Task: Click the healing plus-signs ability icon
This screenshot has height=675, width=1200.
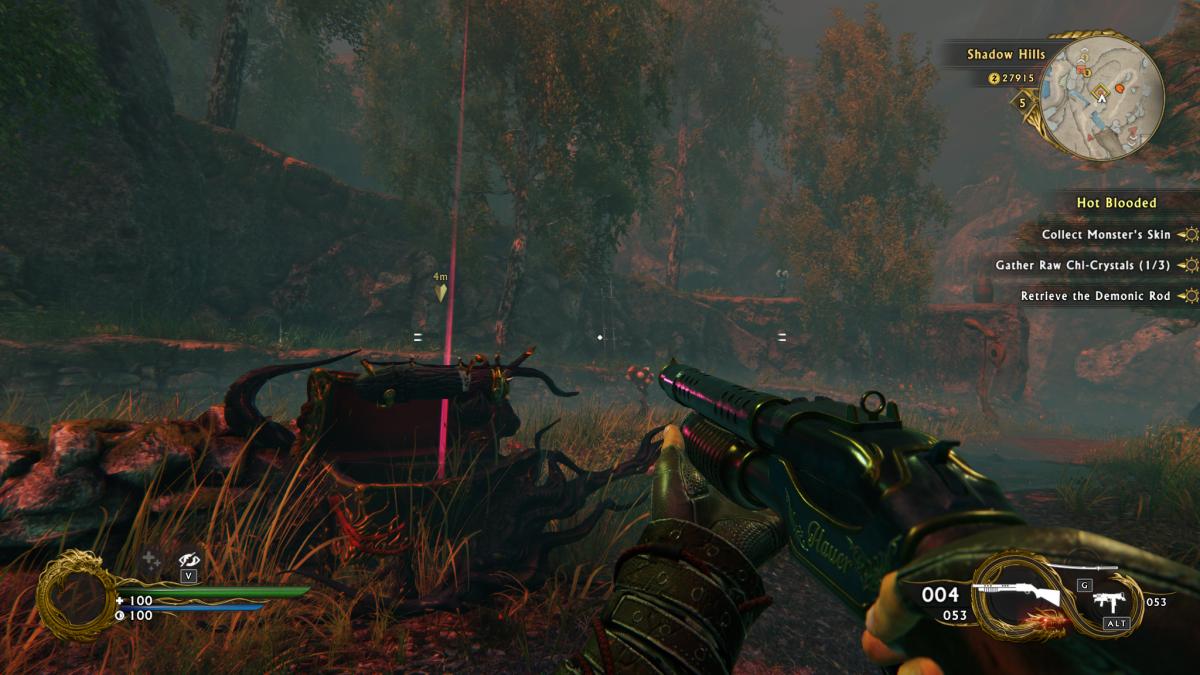Action: click(x=151, y=561)
